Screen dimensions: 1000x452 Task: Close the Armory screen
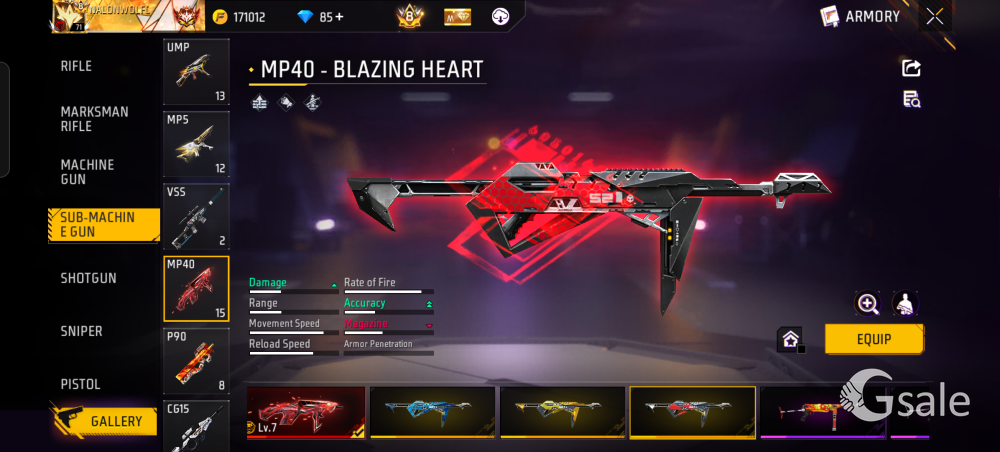pos(934,16)
